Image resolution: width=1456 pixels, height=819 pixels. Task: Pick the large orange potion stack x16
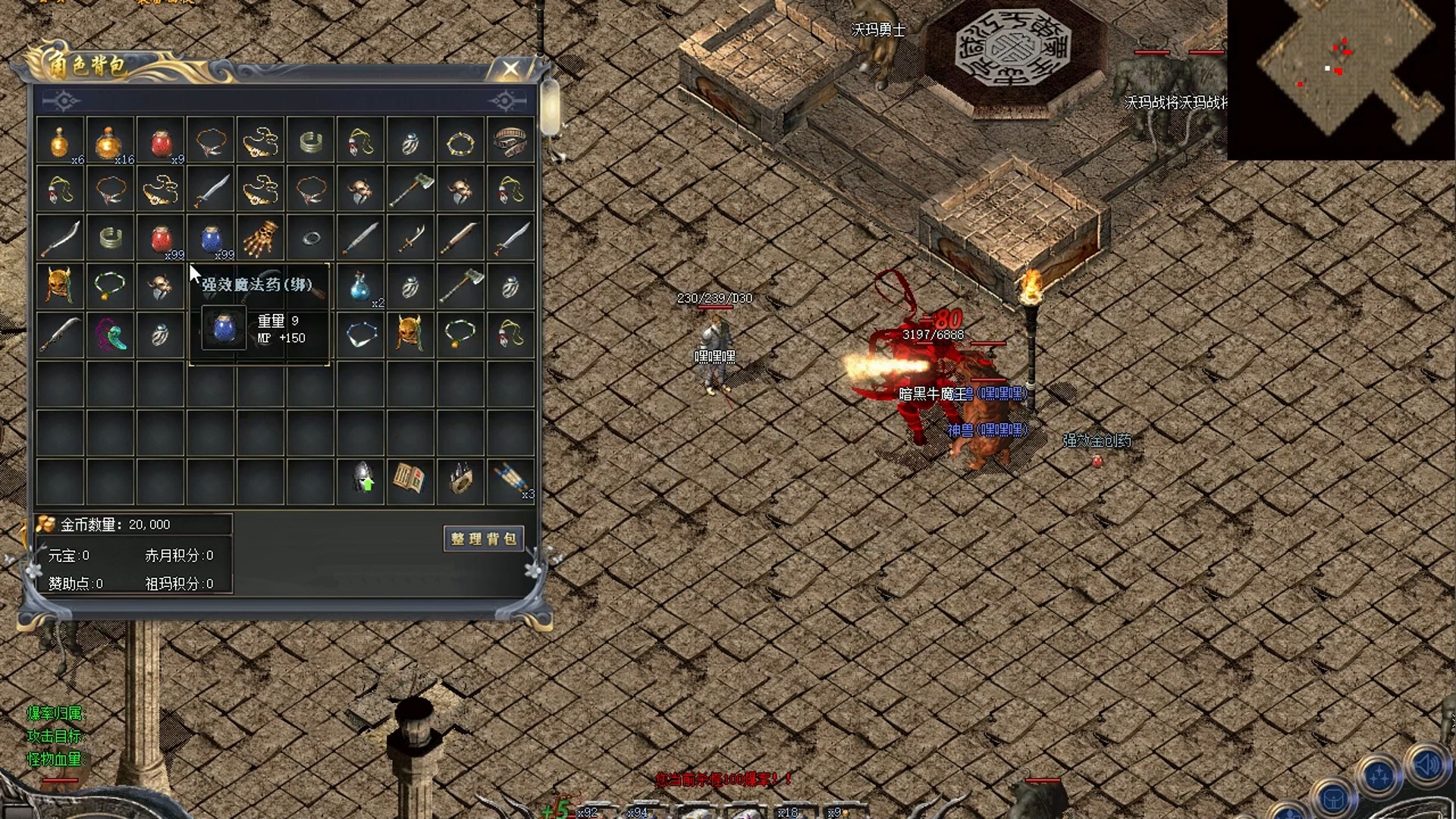pos(109,142)
